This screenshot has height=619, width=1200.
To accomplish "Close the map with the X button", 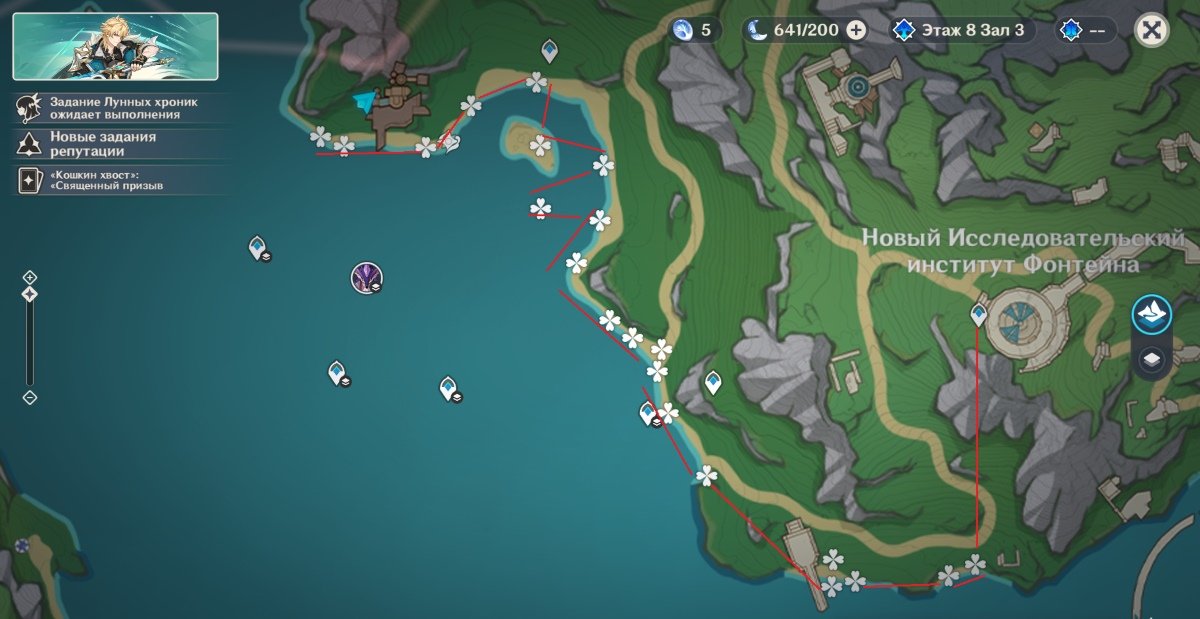I will pos(1152,30).
